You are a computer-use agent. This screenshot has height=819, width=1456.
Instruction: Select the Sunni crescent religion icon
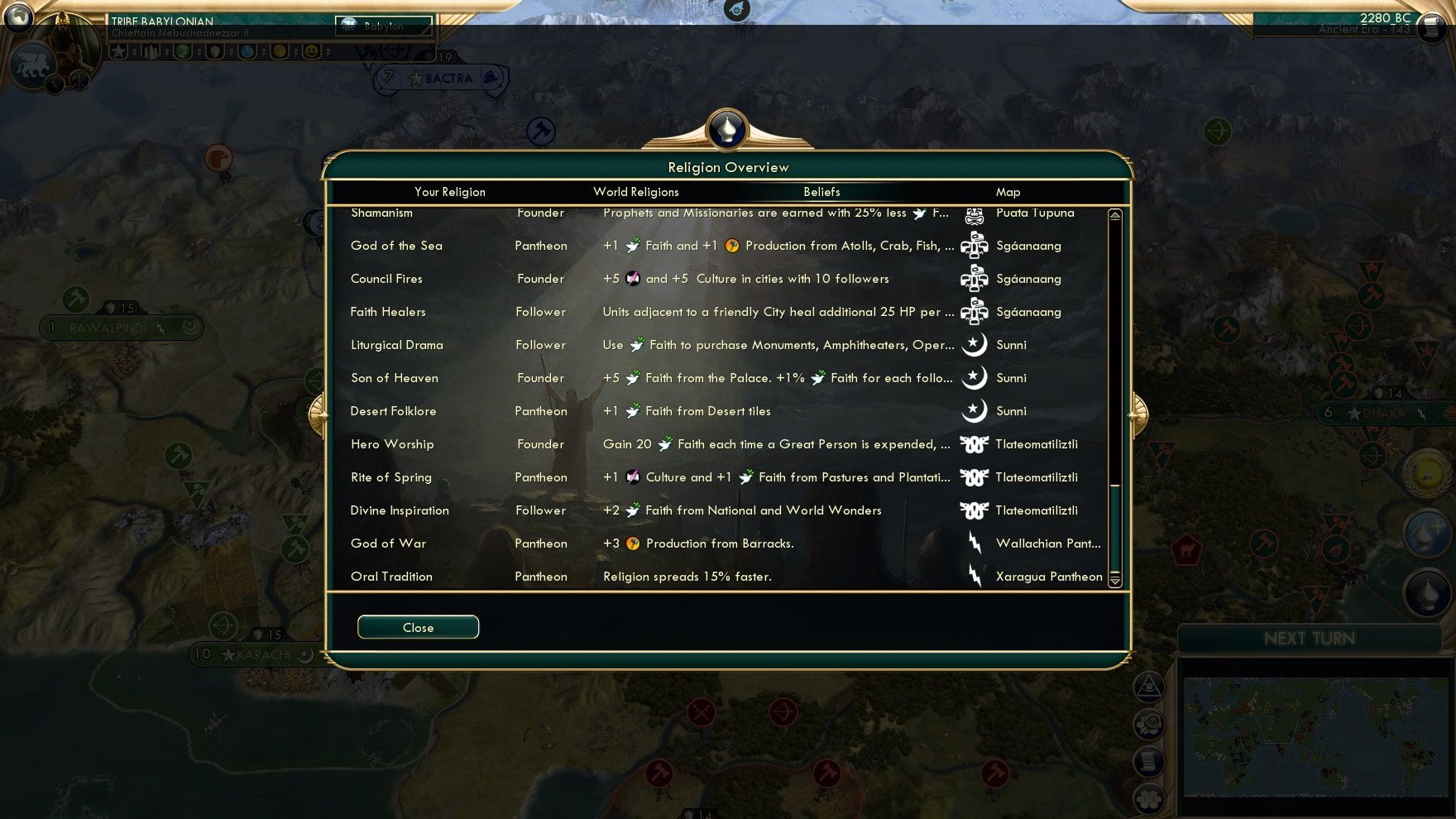[x=976, y=378]
